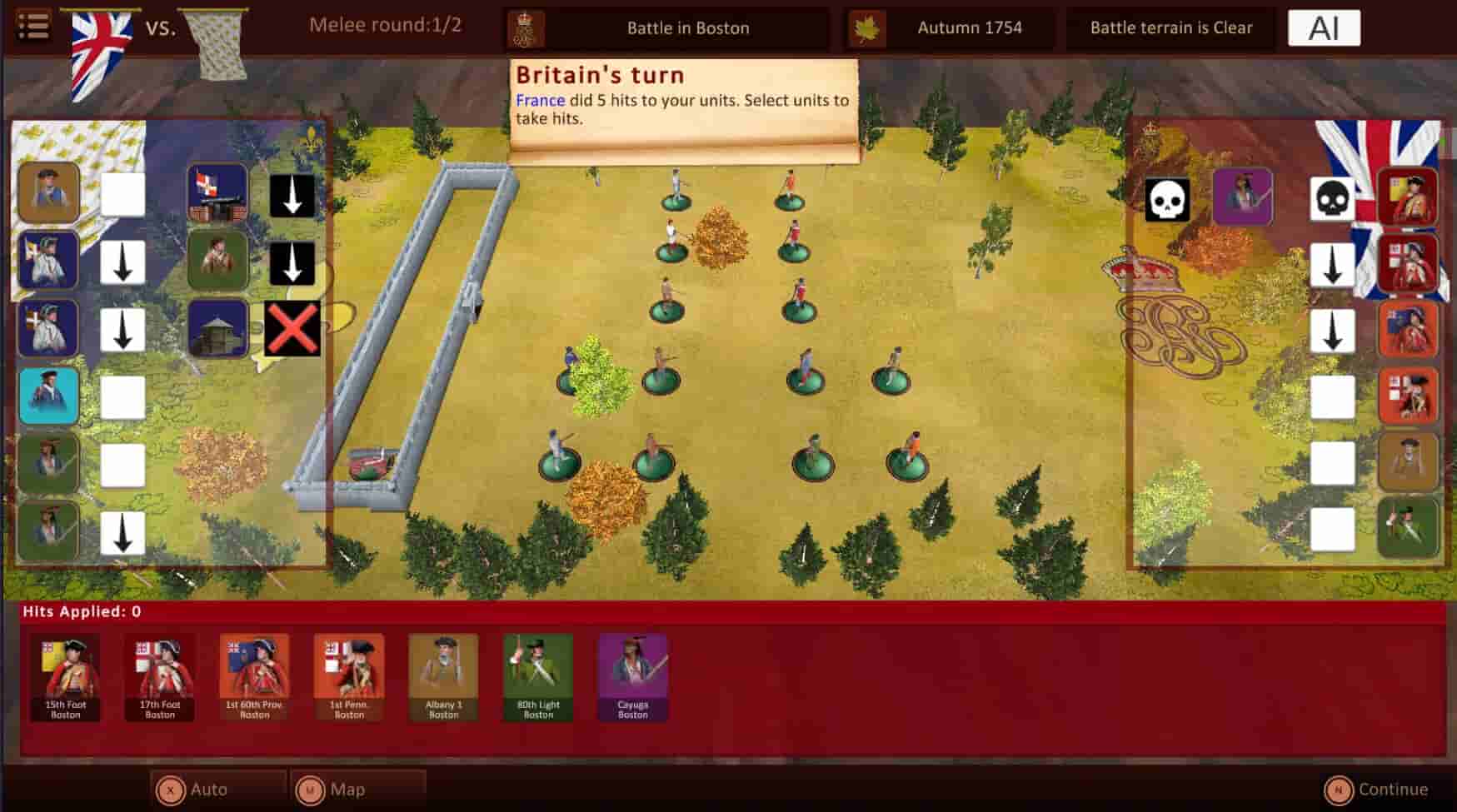Select the purple native ally portrait on British side

coord(1242,198)
